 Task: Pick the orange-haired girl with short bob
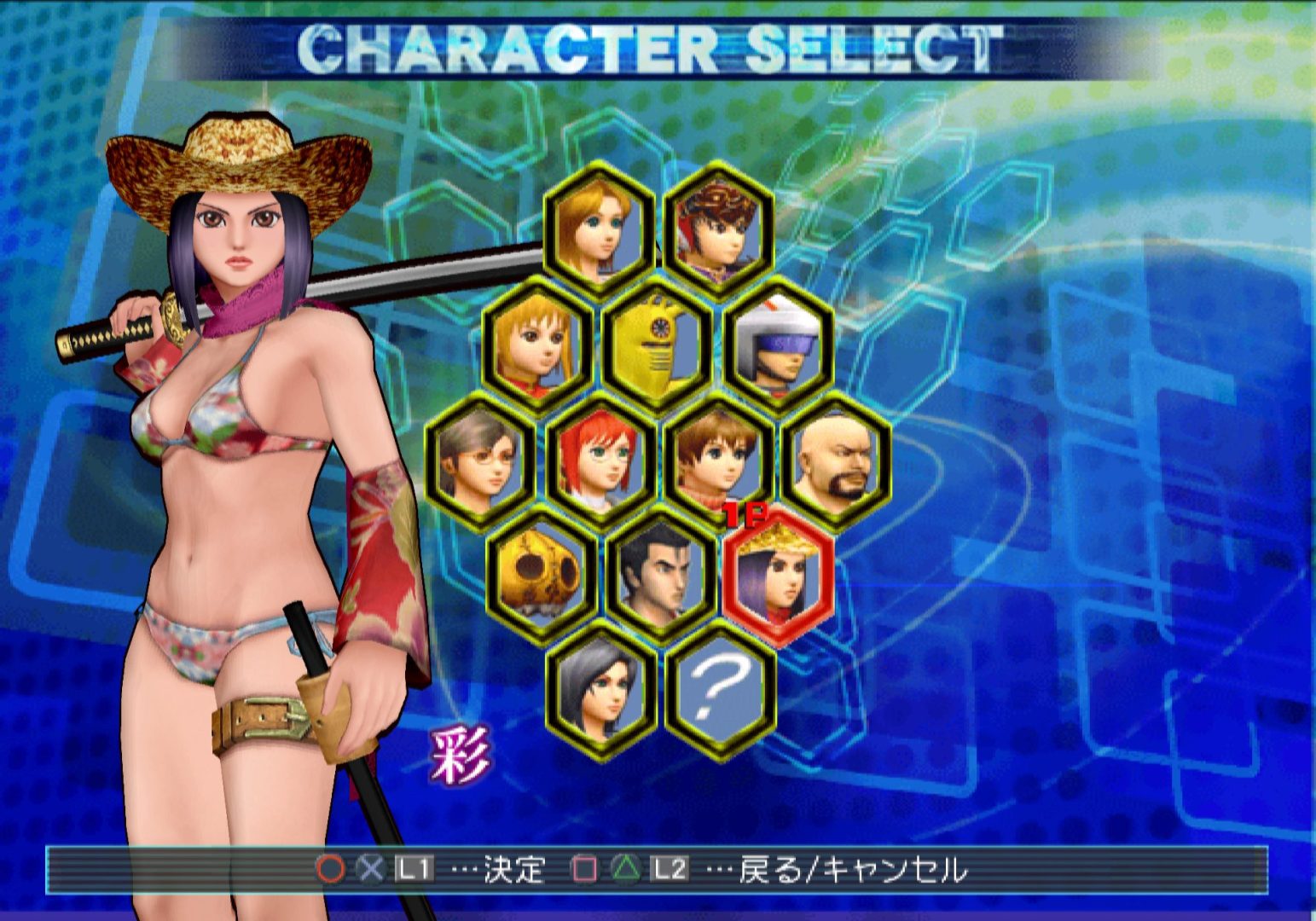tap(538, 343)
